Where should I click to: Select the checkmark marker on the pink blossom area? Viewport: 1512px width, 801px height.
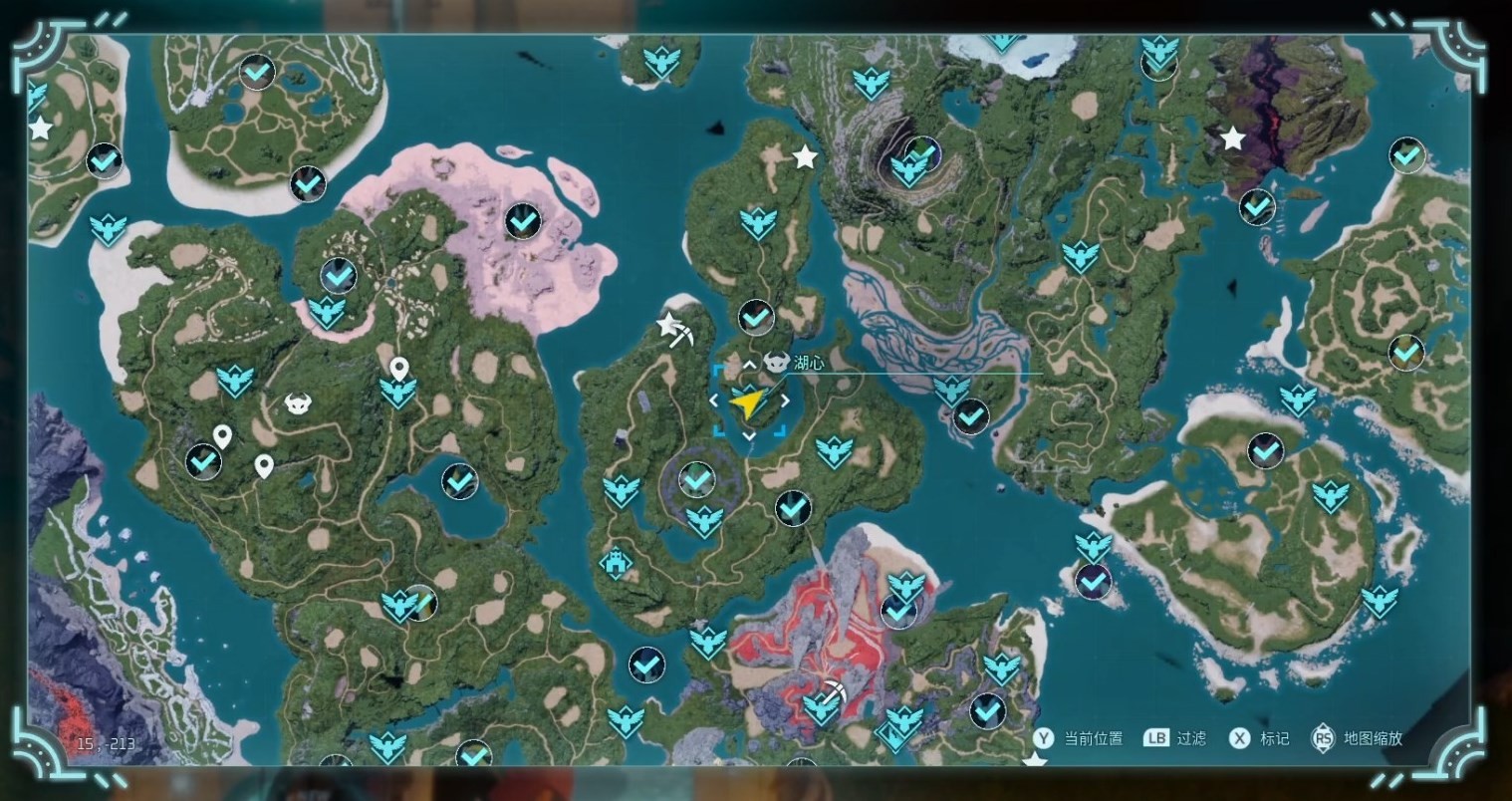pos(523,221)
